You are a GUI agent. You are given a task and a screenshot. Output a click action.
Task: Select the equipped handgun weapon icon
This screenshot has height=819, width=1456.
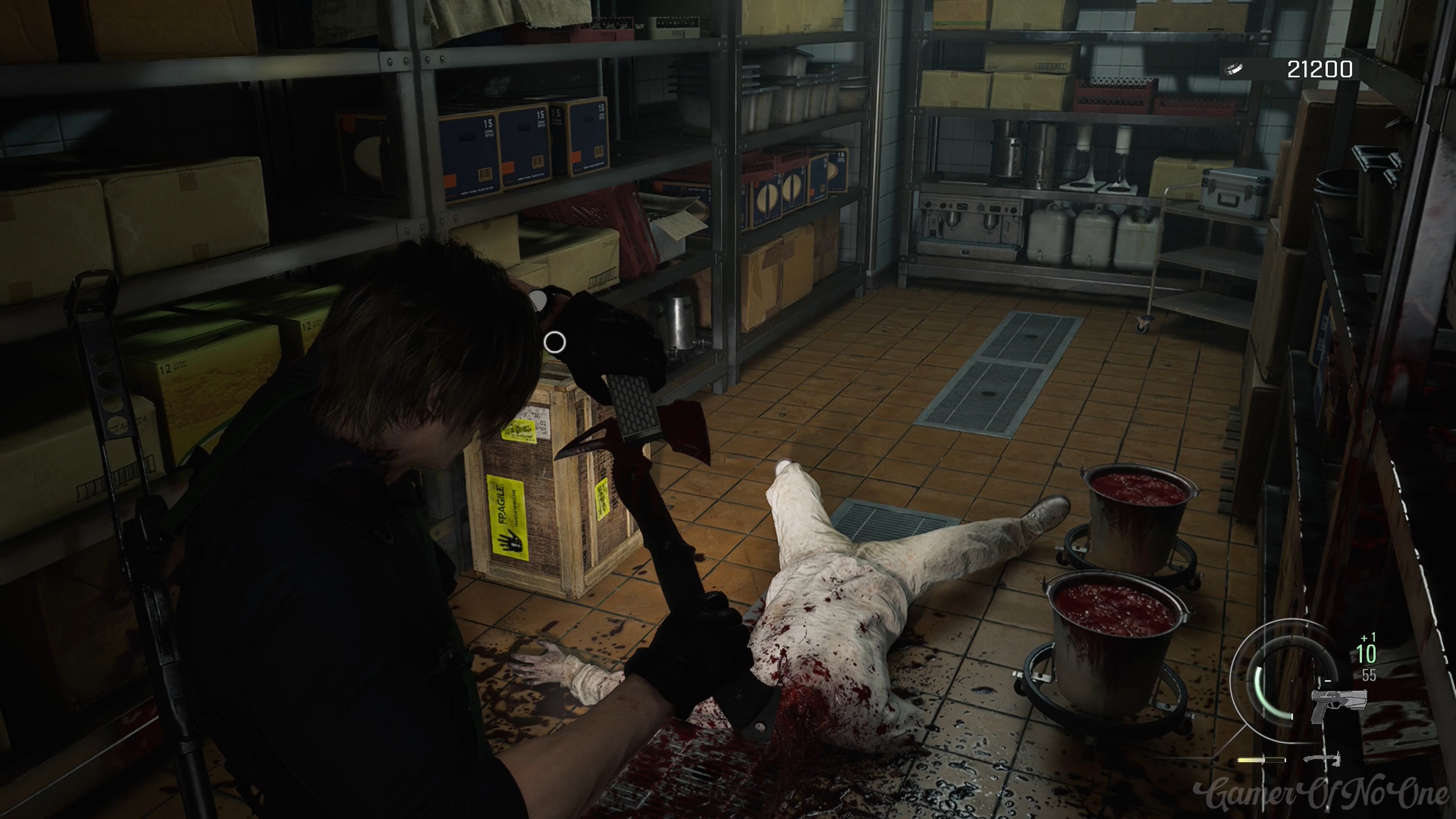tap(1338, 705)
